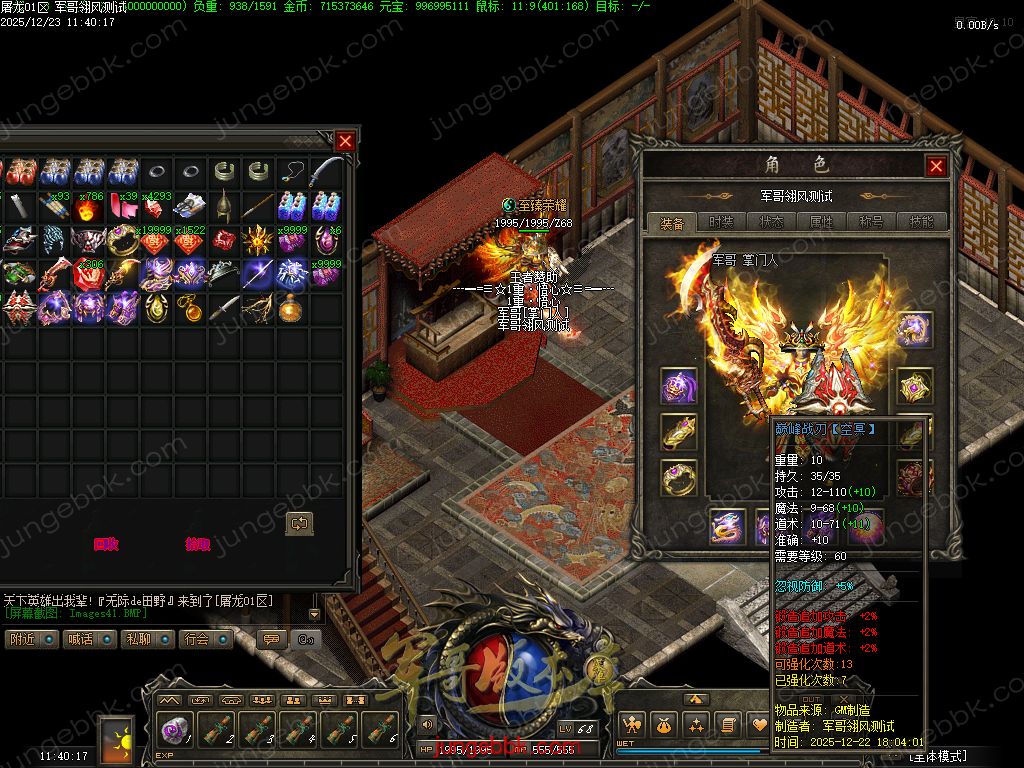The height and width of the screenshot is (768, 1024).
Task: Select the bronze helmet in the bag
Action: [223, 206]
